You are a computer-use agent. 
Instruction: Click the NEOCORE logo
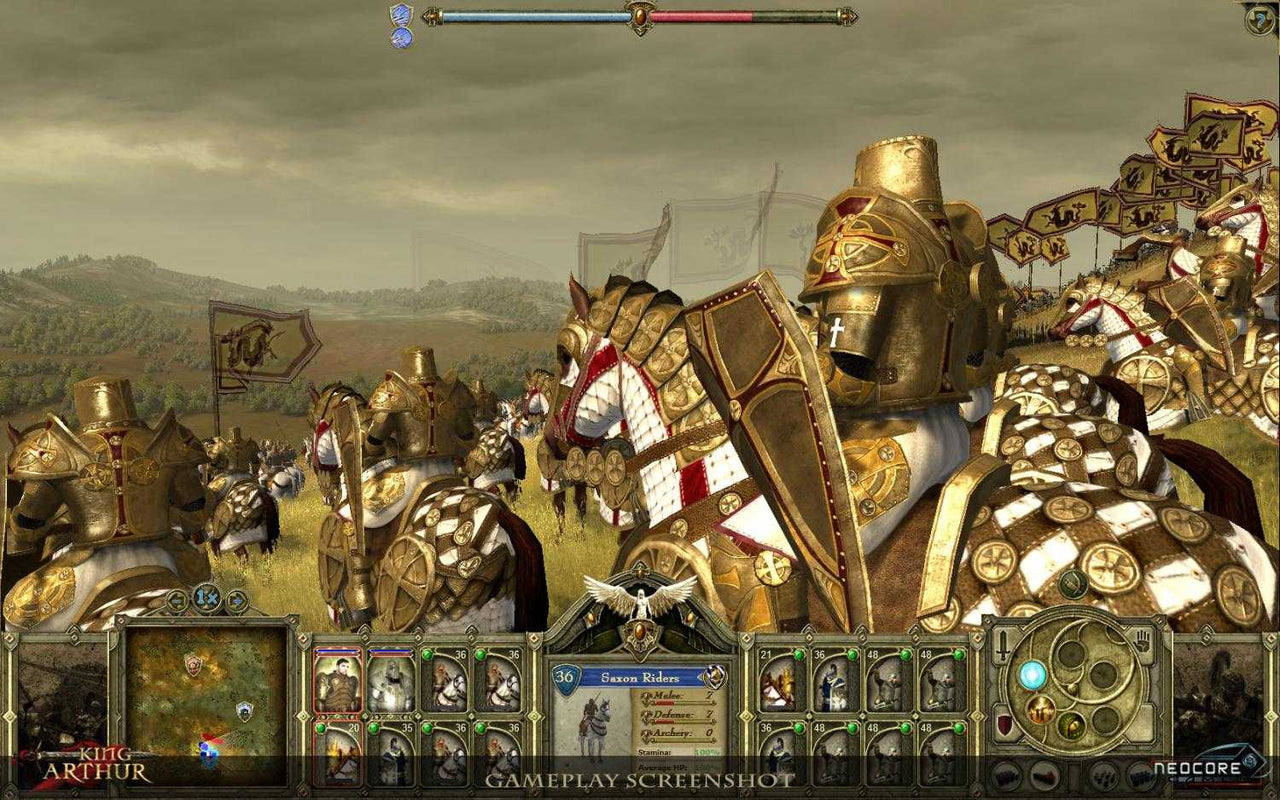pos(1200,766)
